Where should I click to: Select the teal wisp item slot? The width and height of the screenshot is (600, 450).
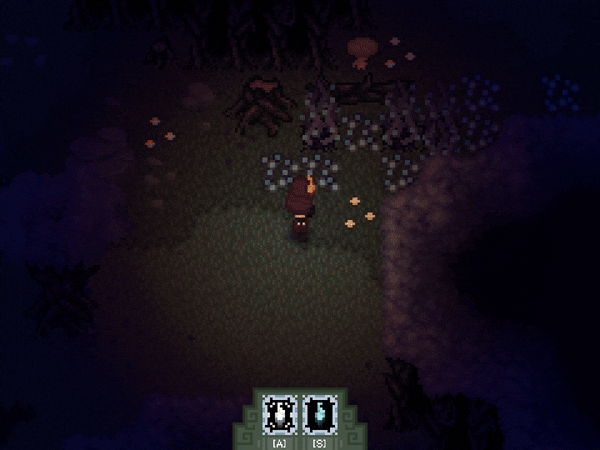318,411
